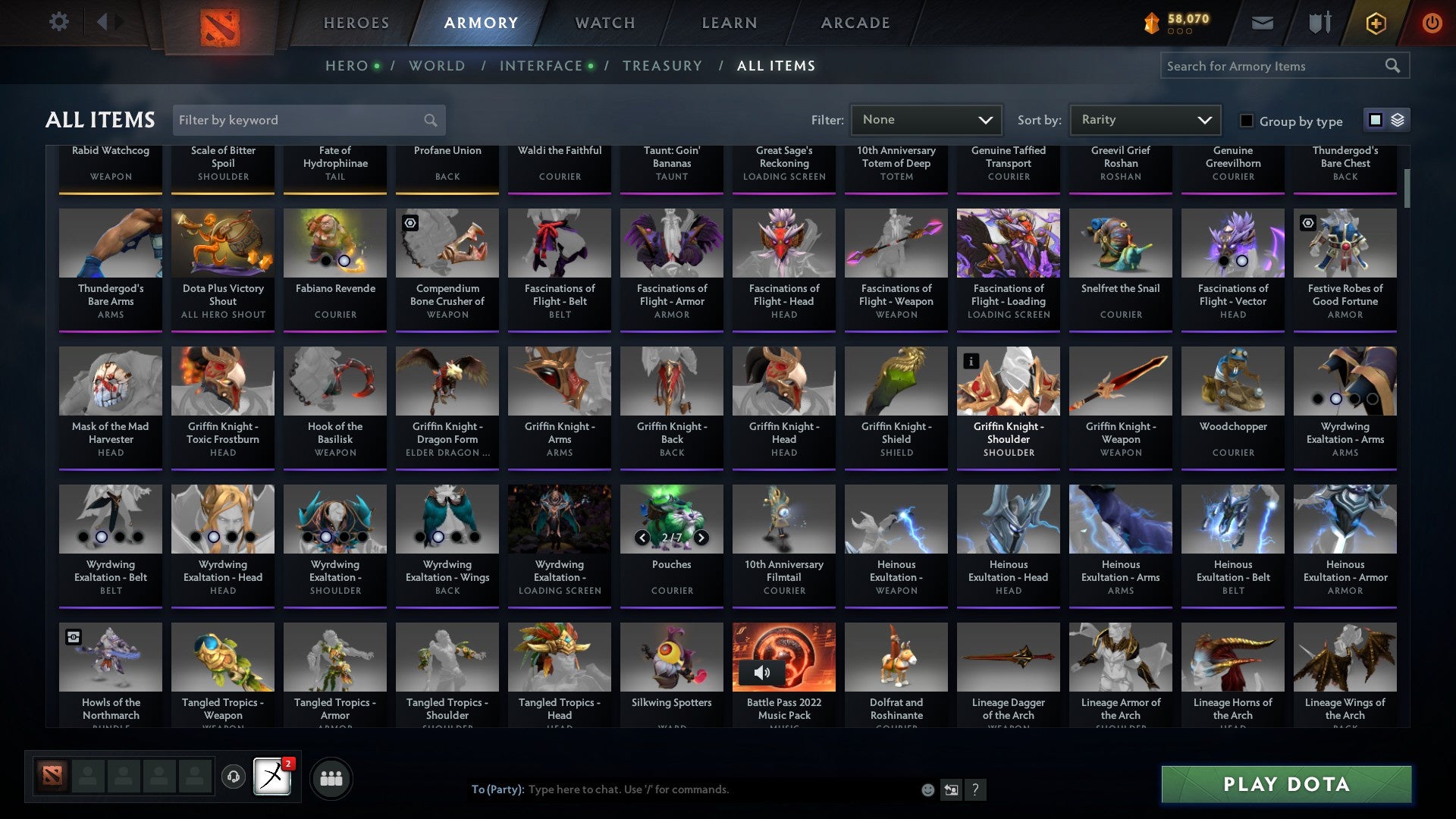Viewport: 1456px width, 819px height.
Task: Open Dota Plus via the gold hexagon icon
Action: (1375, 23)
